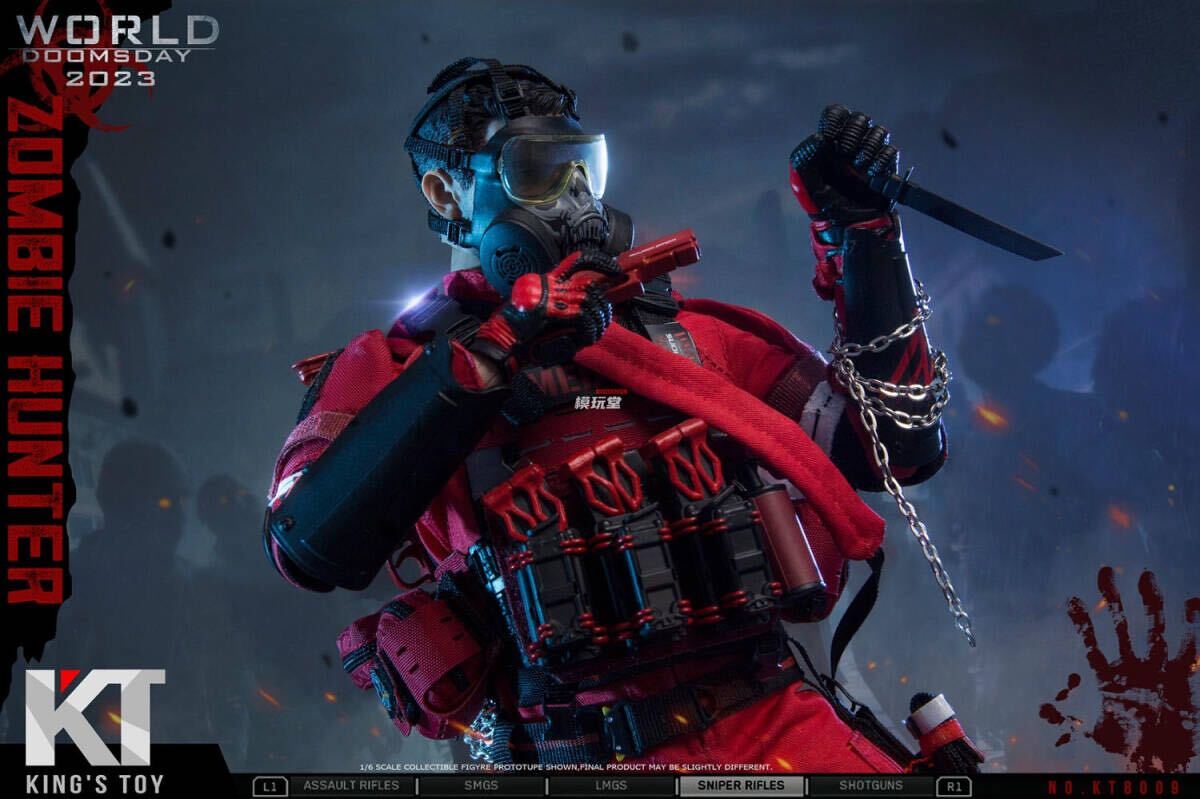Show the Shotguns category
This screenshot has height=799, width=1200.
point(871,786)
